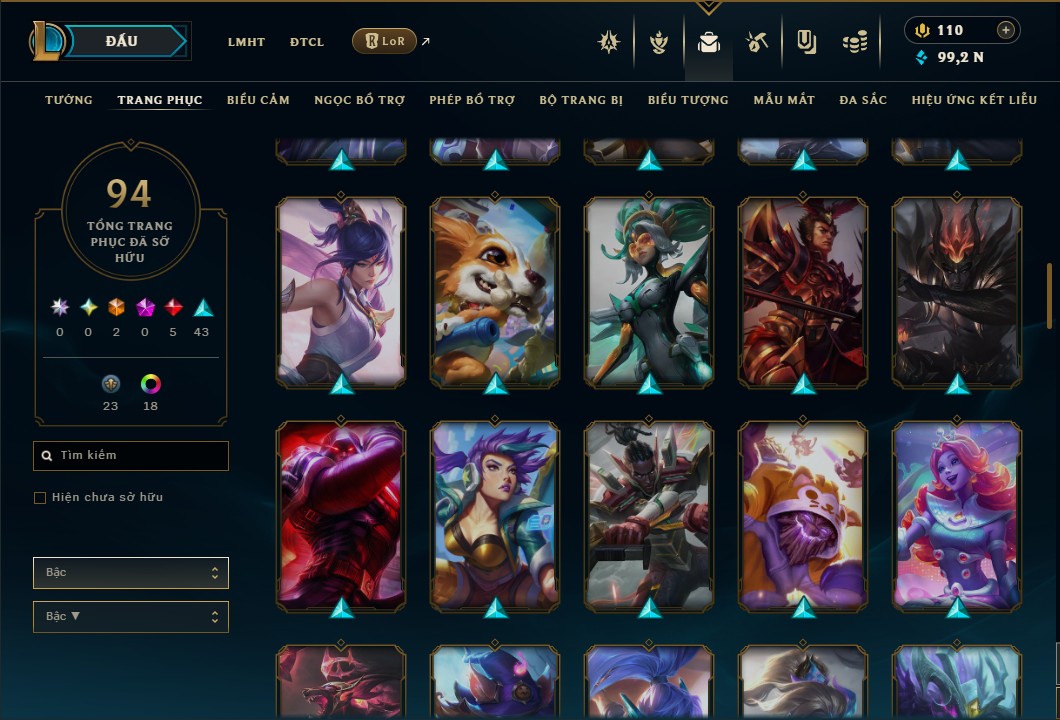Click the ĐẤU play button
1060x720 pixels.
pos(120,41)
